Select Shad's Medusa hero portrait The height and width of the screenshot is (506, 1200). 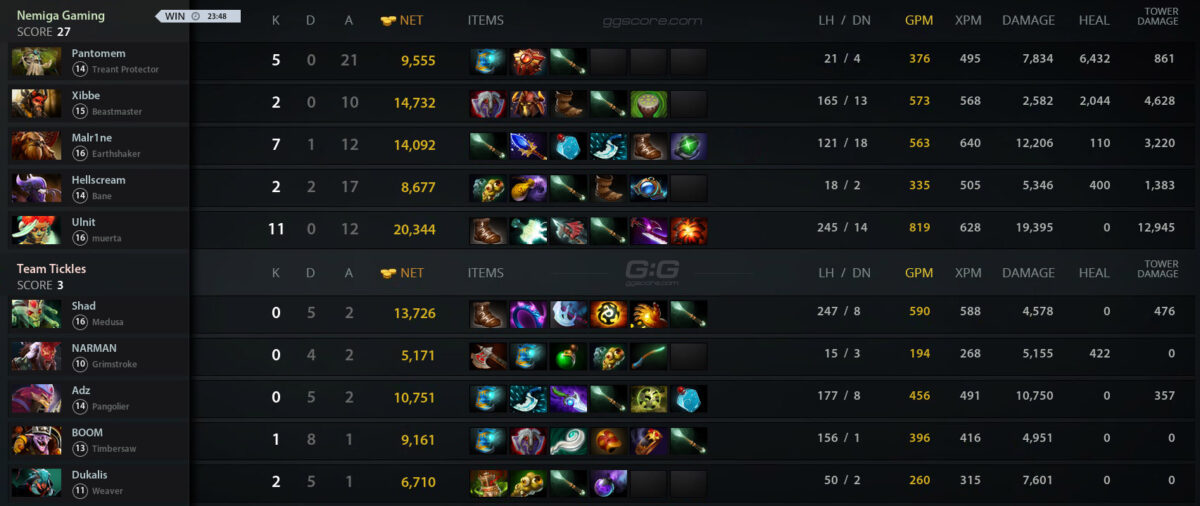(x=36, y=314)
